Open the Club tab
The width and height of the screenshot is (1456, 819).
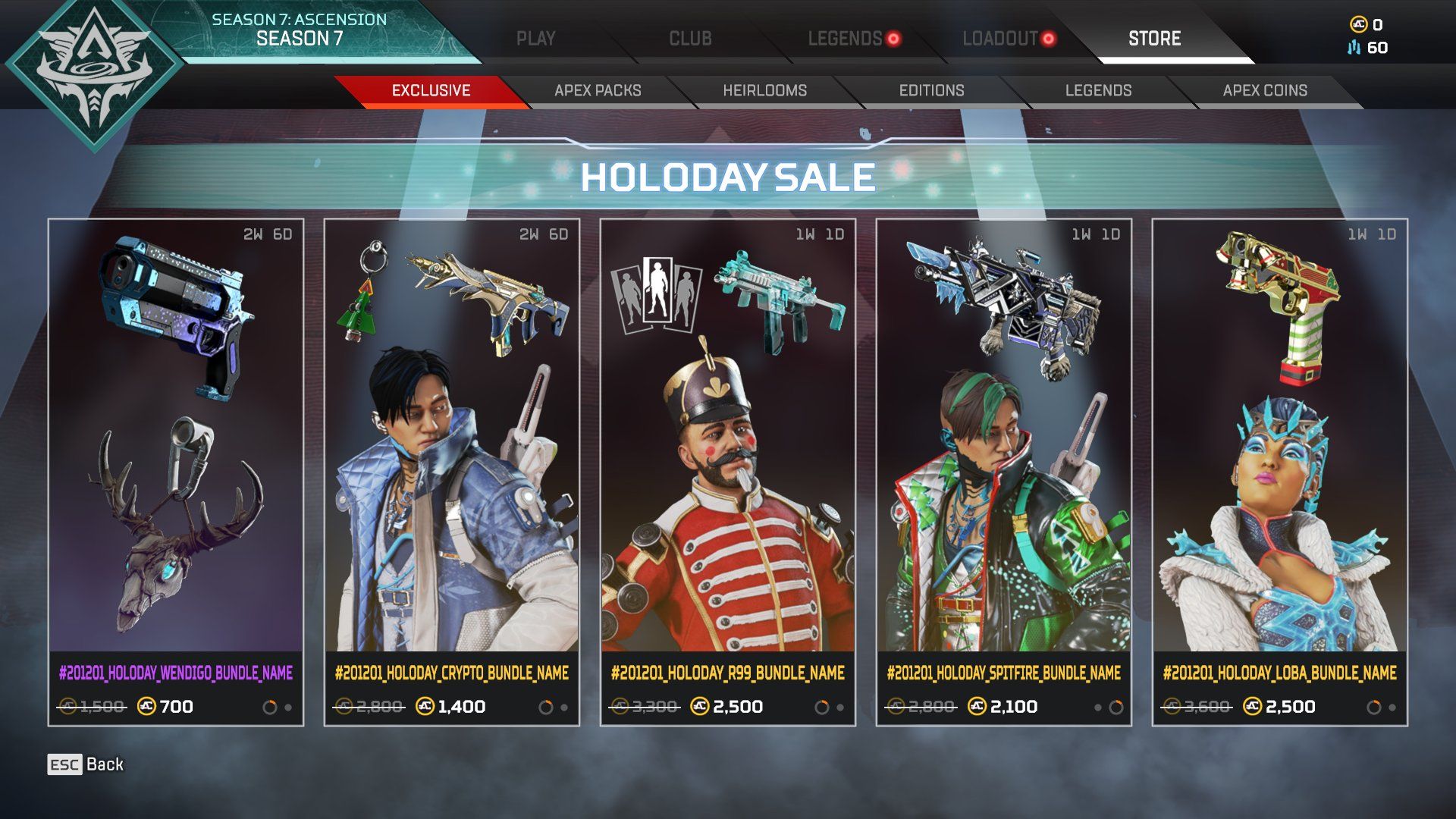(x=690, y=39)
